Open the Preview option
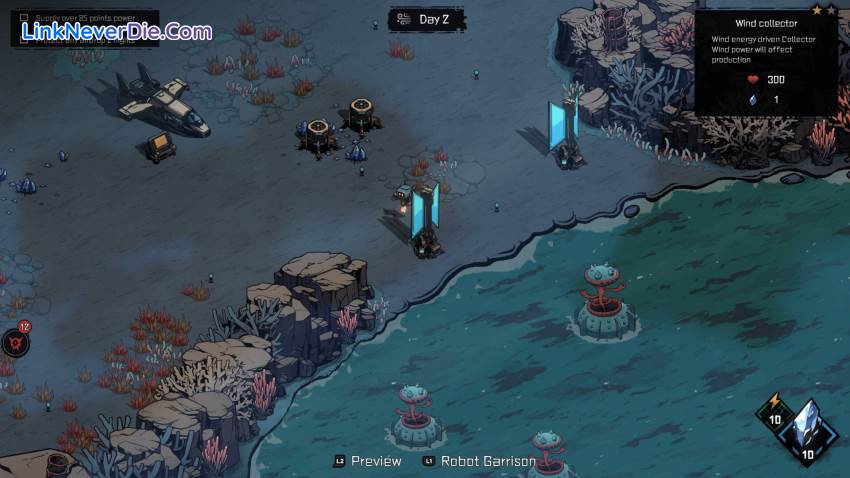 tap(368, 461)
